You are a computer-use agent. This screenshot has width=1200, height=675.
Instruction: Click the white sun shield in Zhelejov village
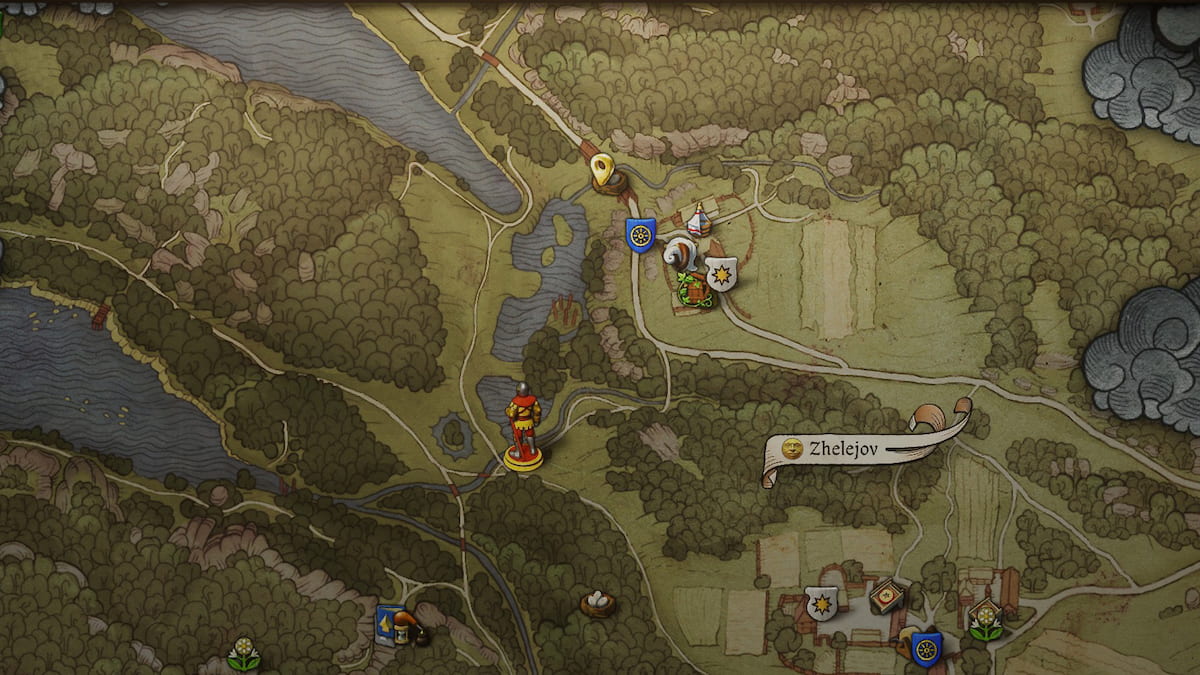pyautogui.click(x=822, y=604)
